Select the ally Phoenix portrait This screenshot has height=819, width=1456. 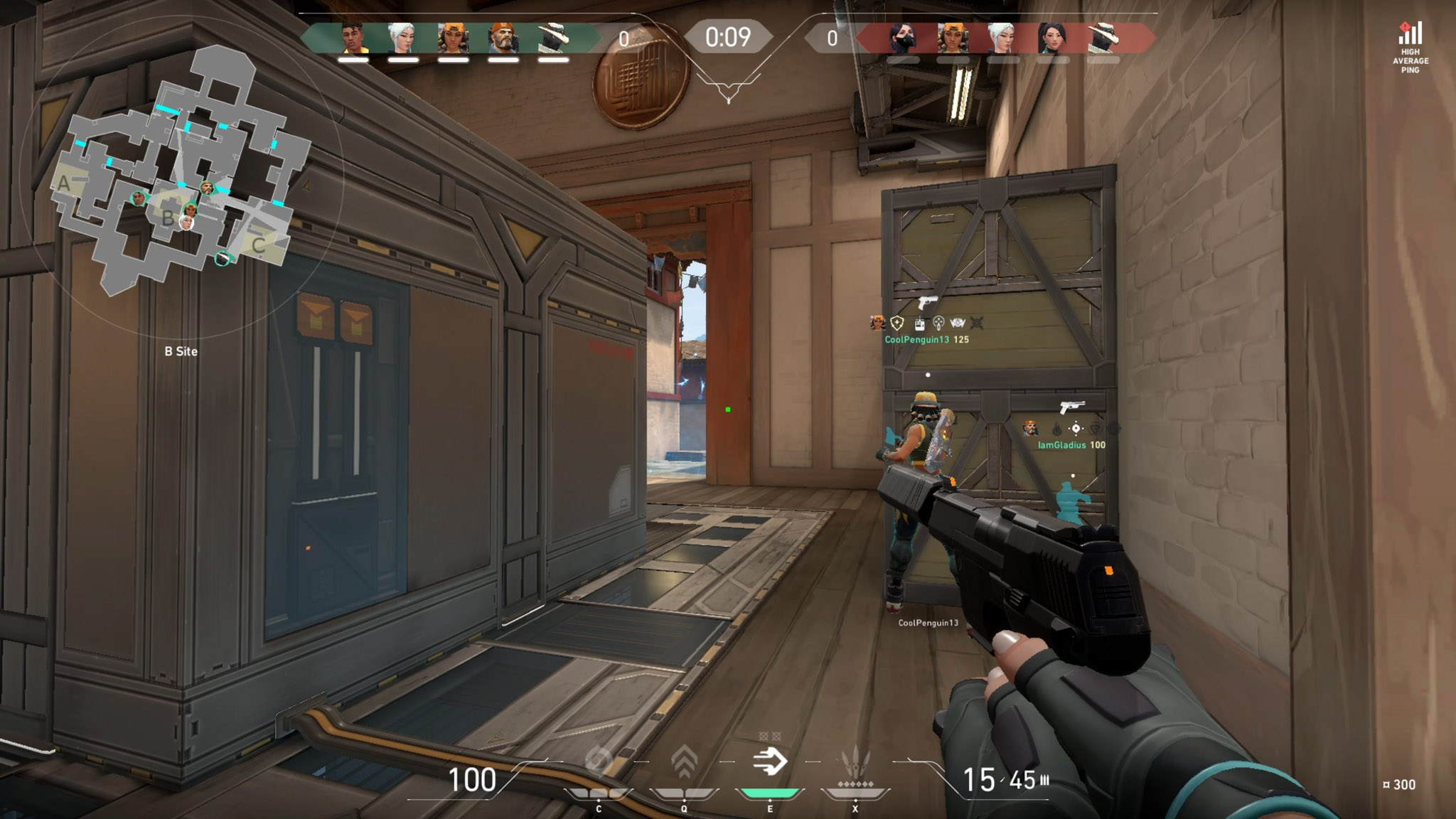[x=353, y=38]
